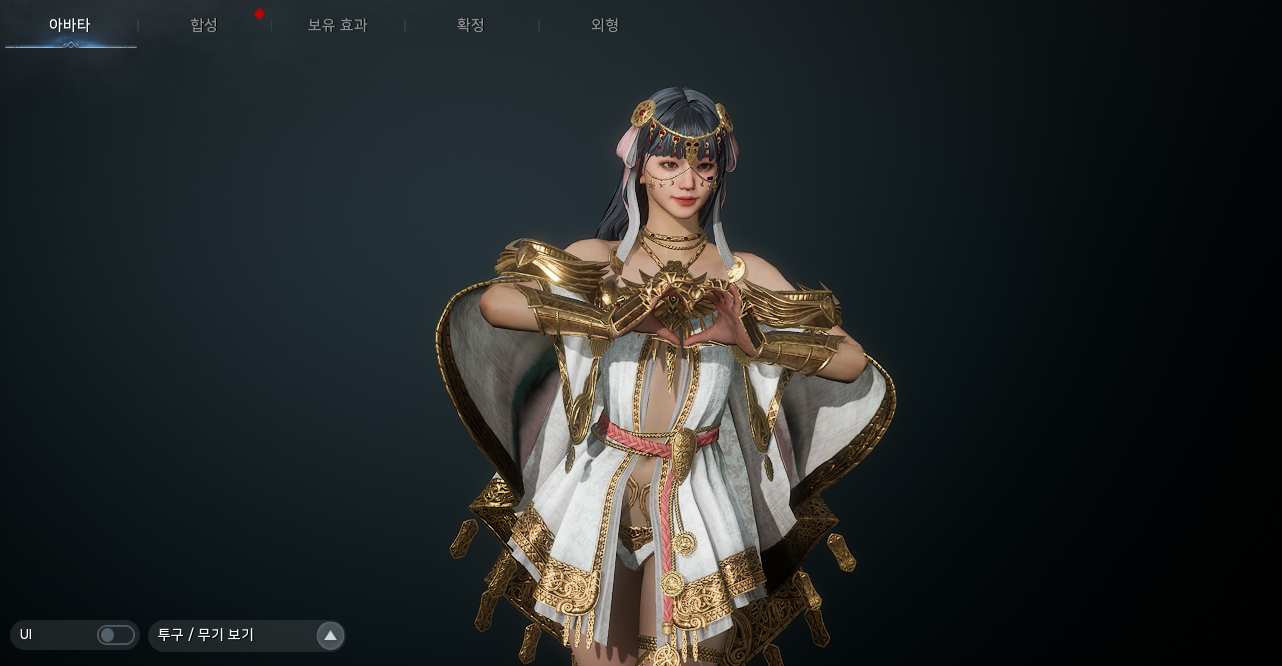
Task: Go to the 확정 tab
Action: click(470, 25)
